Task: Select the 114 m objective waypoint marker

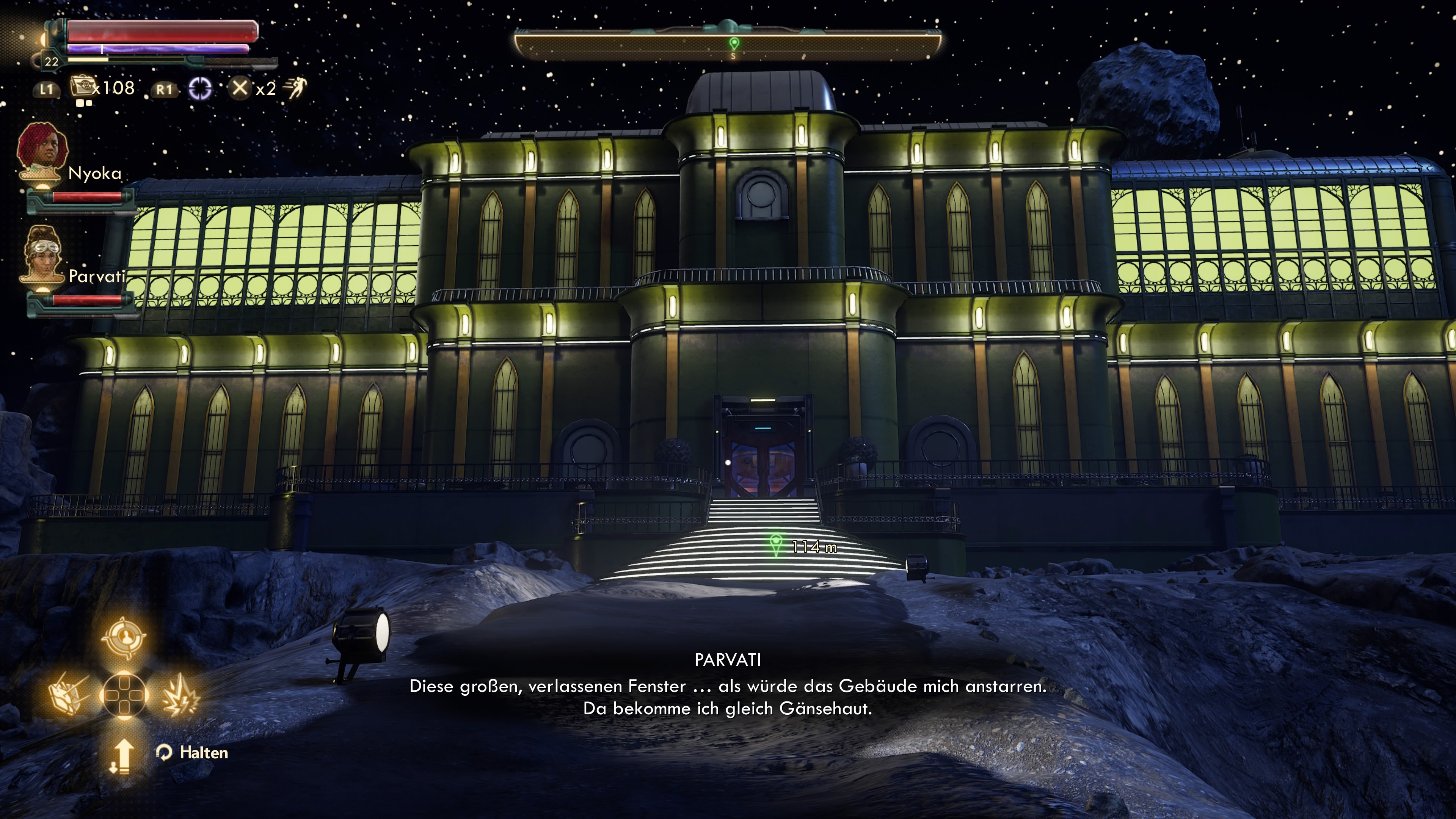Action: 776,544
